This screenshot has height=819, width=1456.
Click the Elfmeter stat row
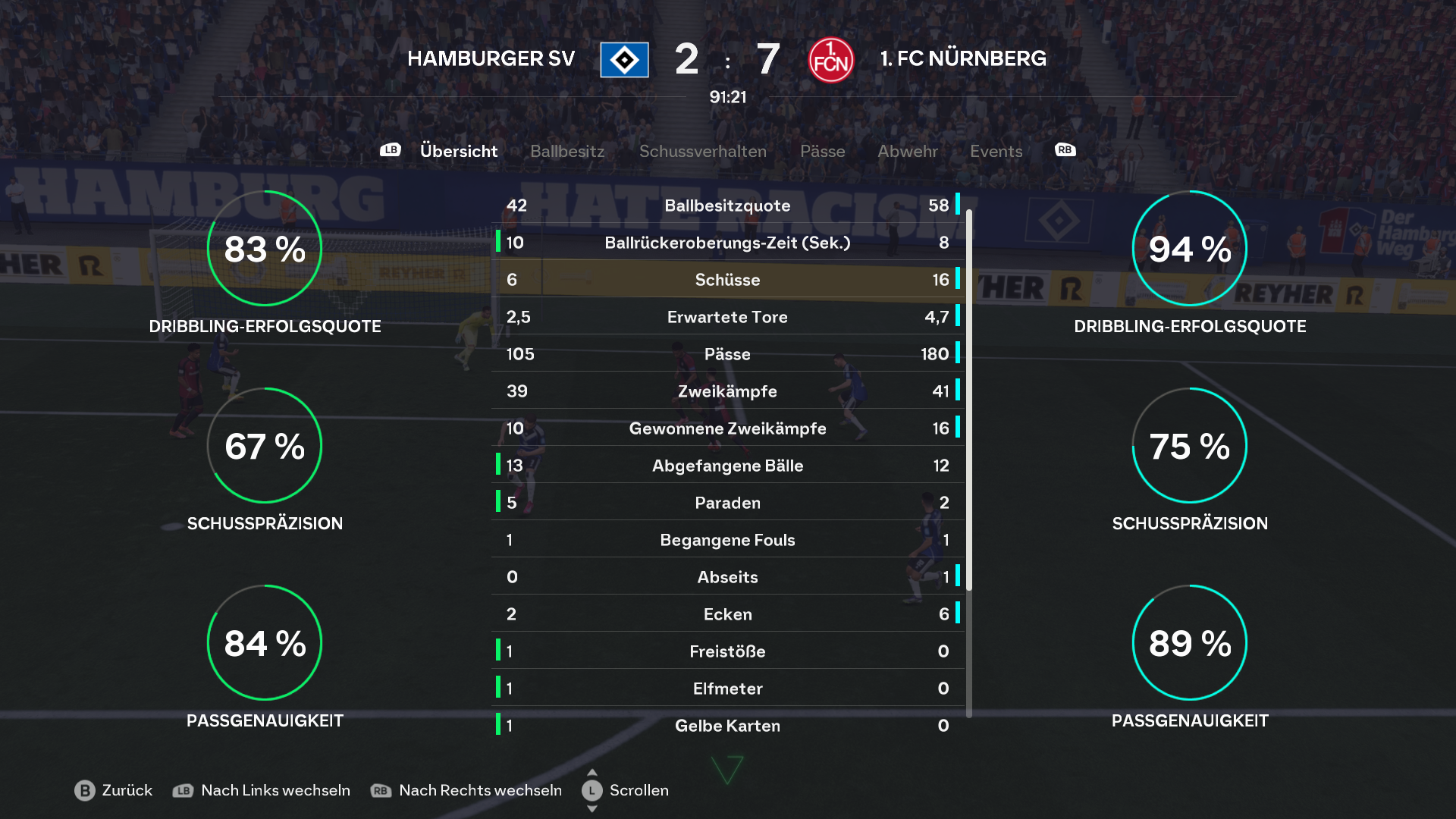pyautogui.click(x=727, y=689)
